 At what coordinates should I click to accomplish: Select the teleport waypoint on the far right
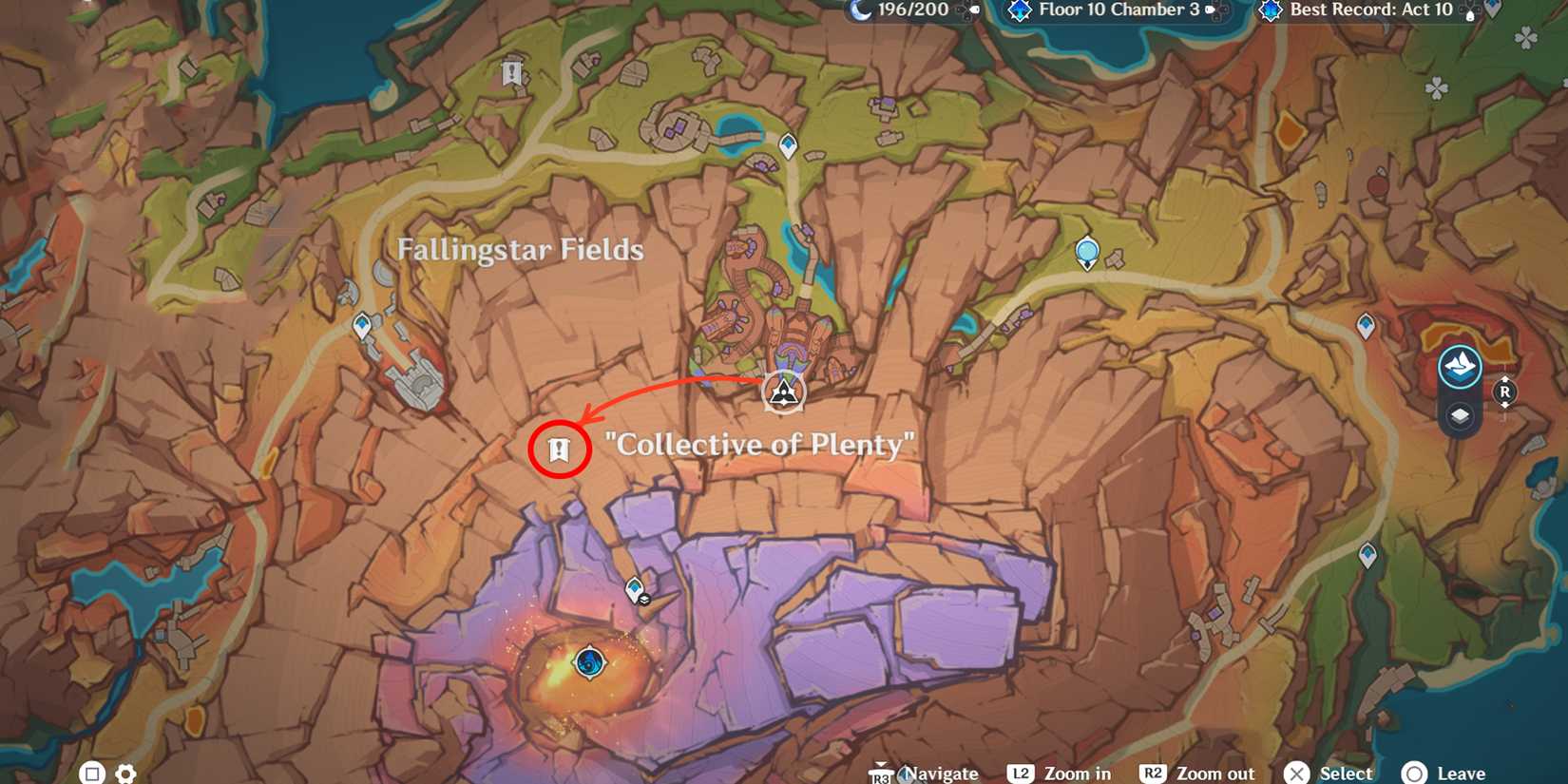pyautogui.click(x=1366, y=324)
